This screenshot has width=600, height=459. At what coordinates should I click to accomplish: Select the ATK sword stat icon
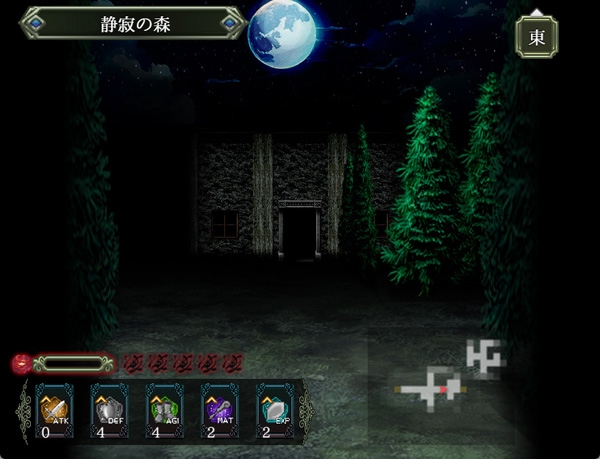pyautogui.click(x=55, y=411)
